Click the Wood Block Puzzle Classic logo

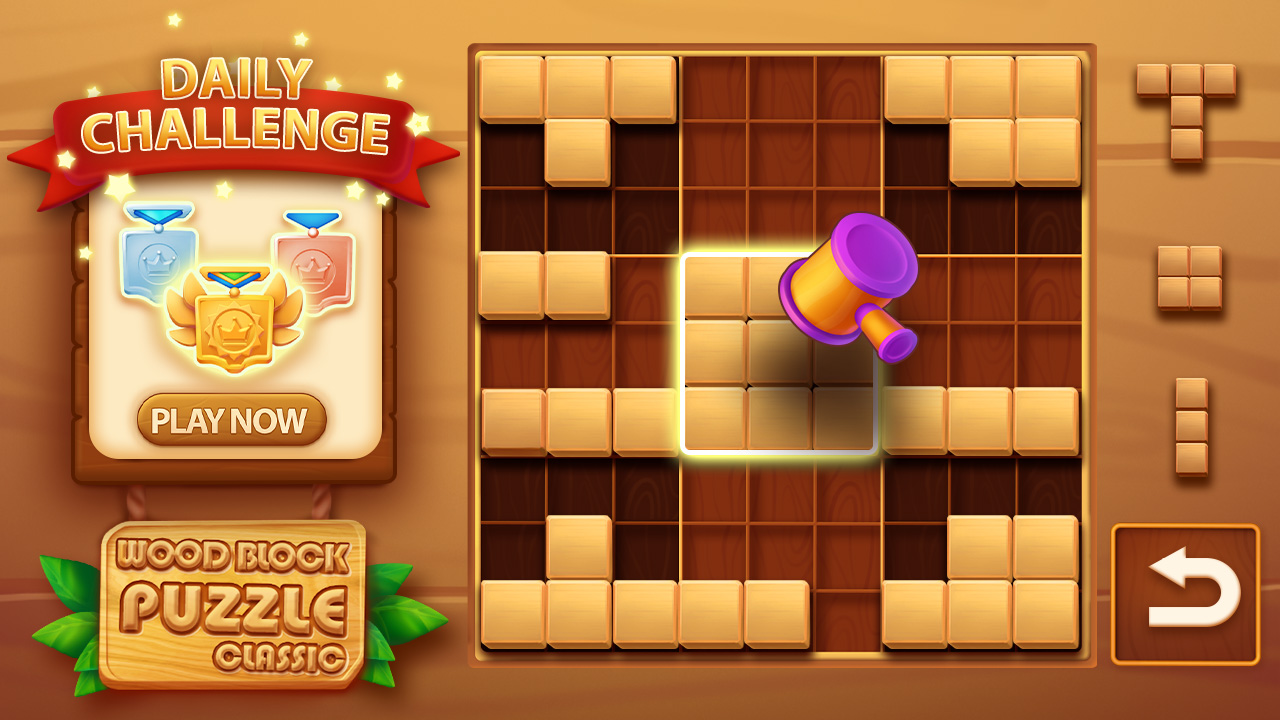(232, 600)
